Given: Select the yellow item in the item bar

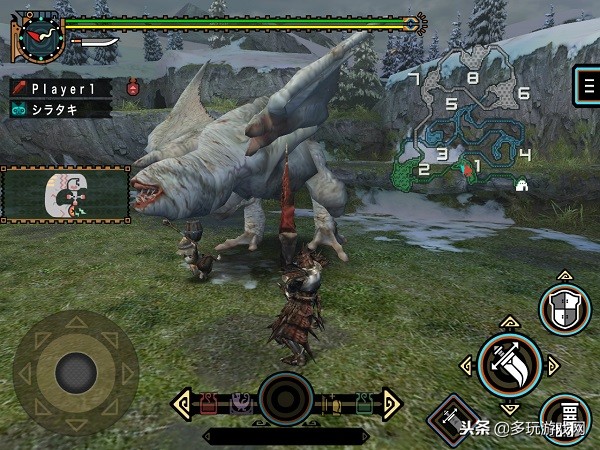Looking at the screenshot, I should (333, 404).
